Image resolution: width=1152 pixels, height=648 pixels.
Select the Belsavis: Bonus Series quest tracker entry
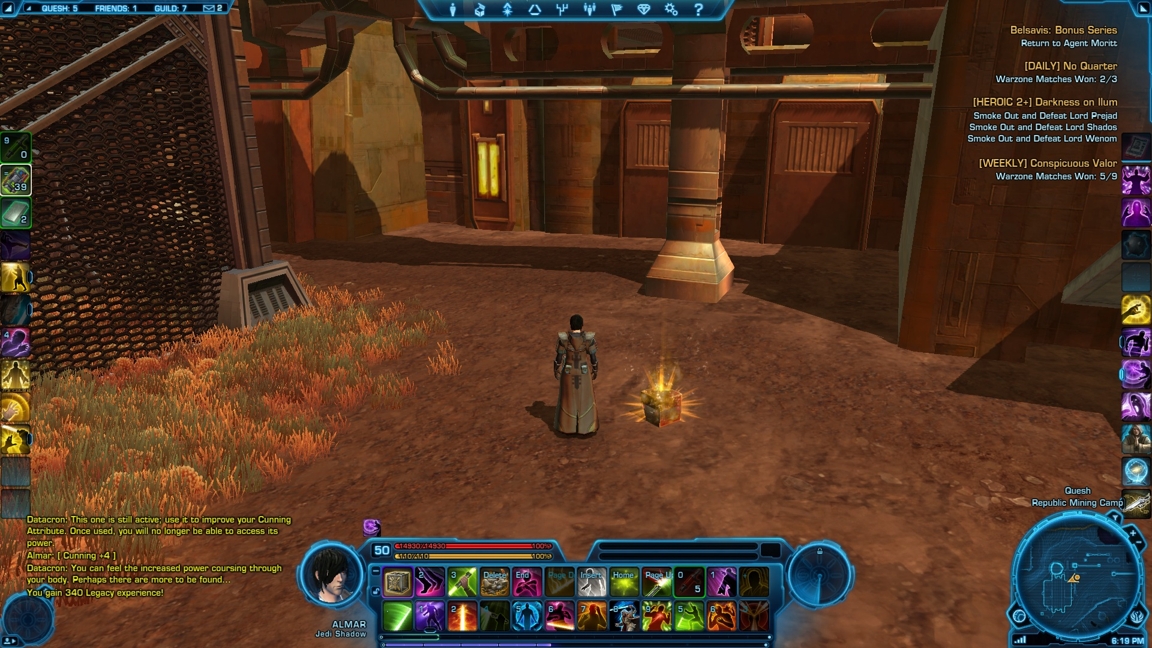pos(1063,30)
